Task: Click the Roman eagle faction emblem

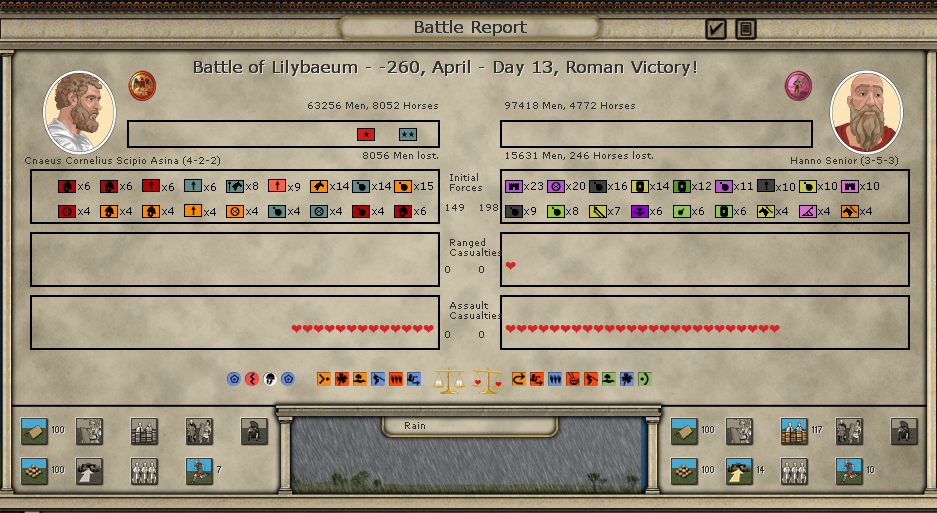Action: (142, 84)
